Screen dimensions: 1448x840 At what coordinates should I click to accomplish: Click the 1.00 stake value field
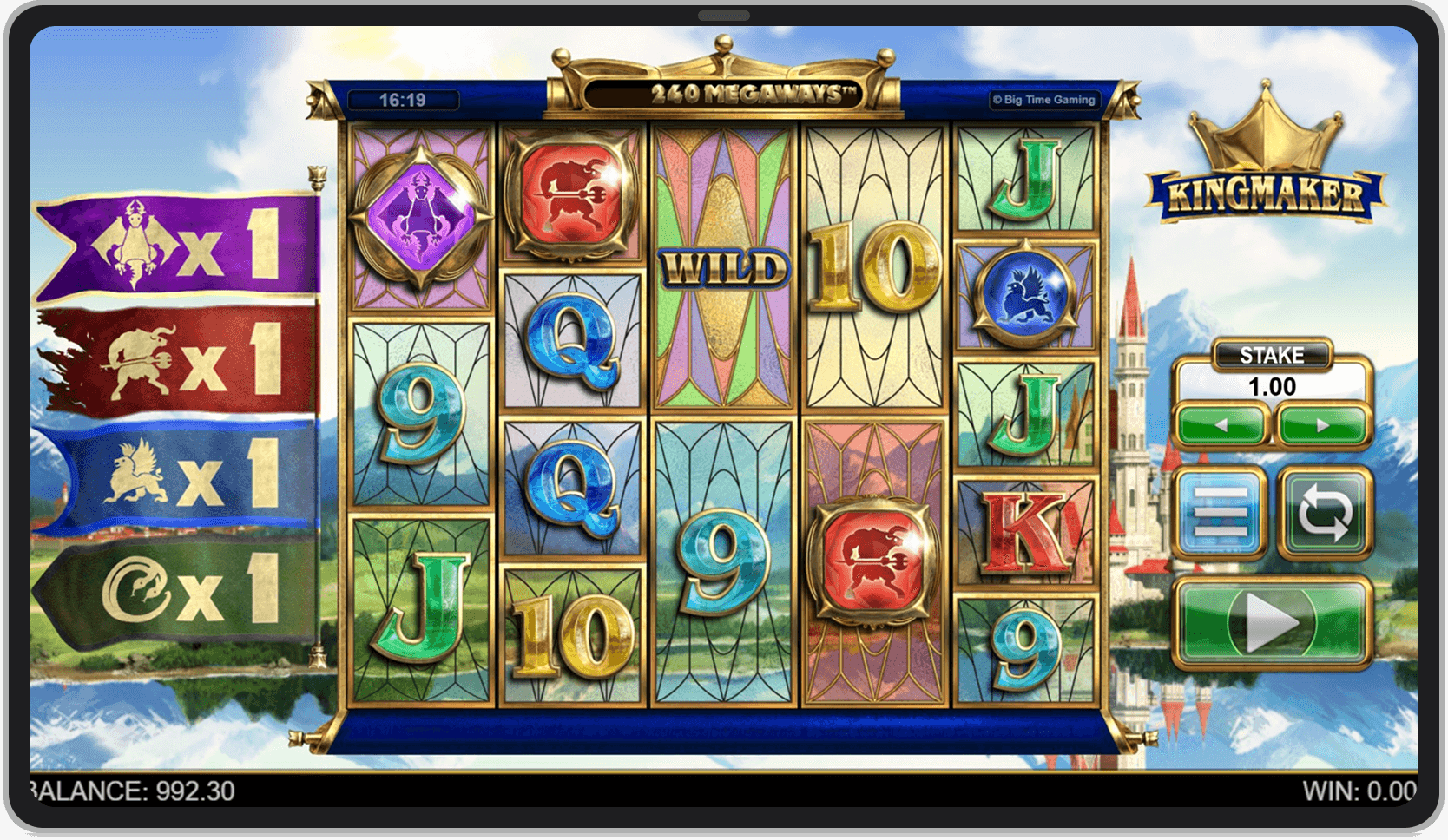point(1274,386)
